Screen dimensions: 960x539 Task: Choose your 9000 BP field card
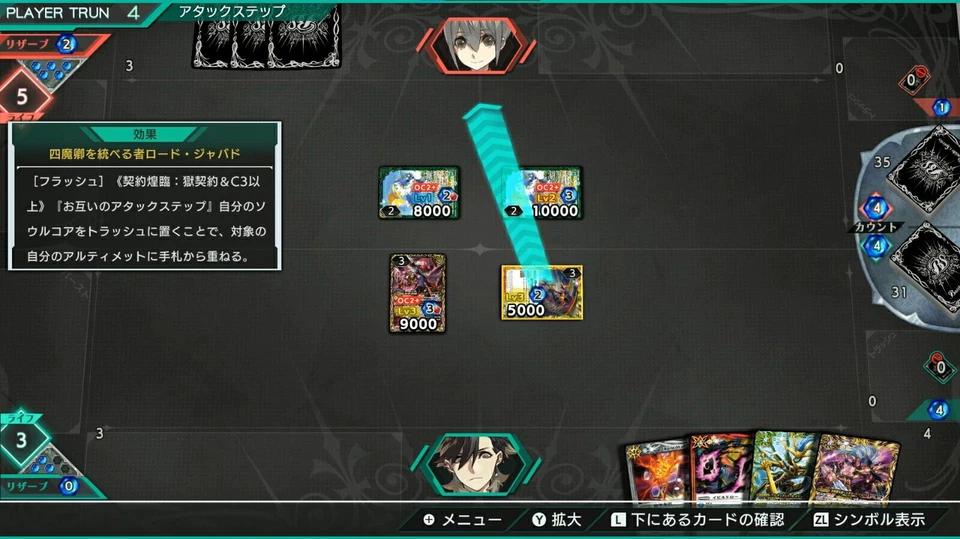pyautogui.click(x=418, y=292)
